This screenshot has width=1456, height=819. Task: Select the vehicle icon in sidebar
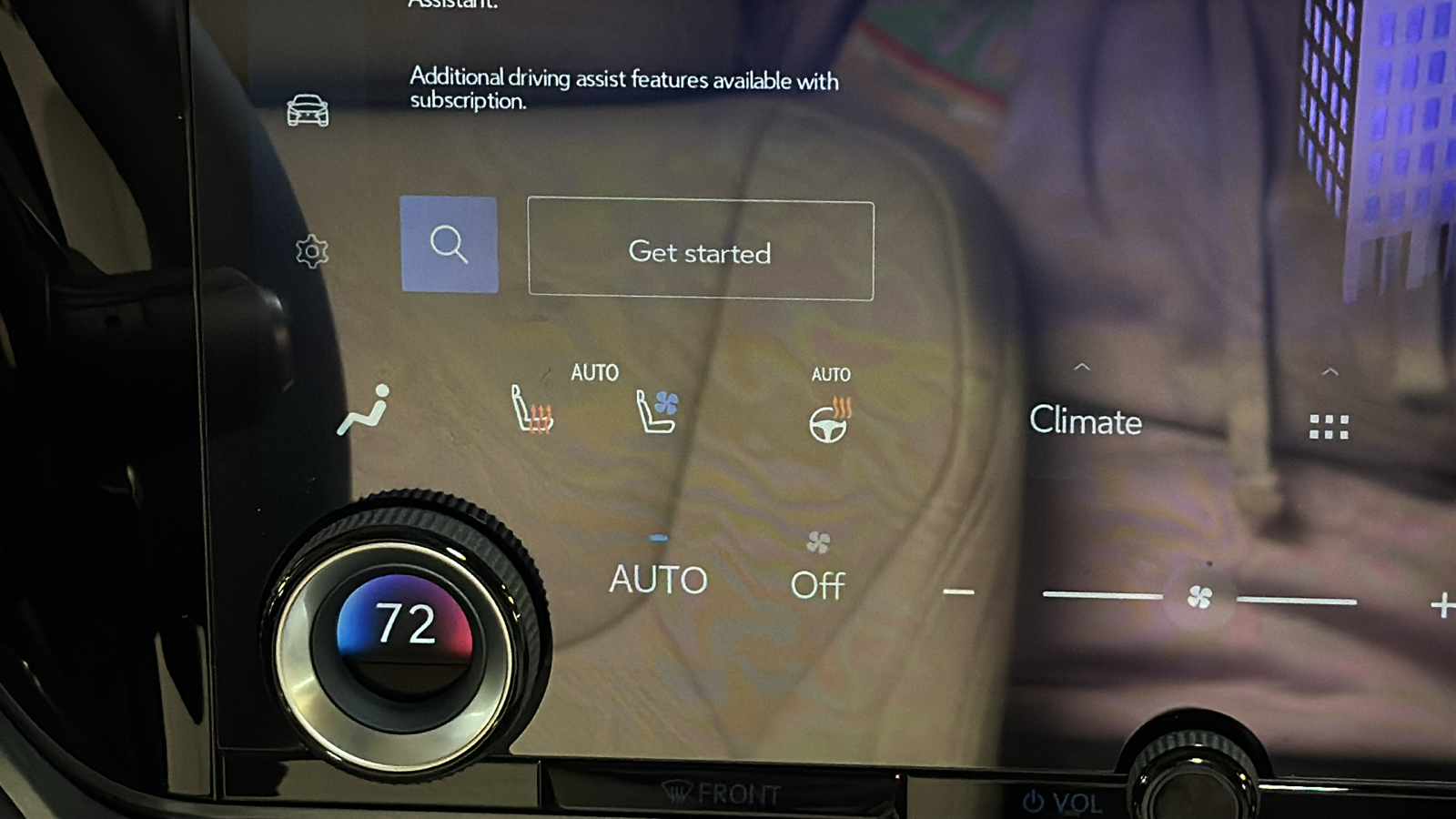308,111
